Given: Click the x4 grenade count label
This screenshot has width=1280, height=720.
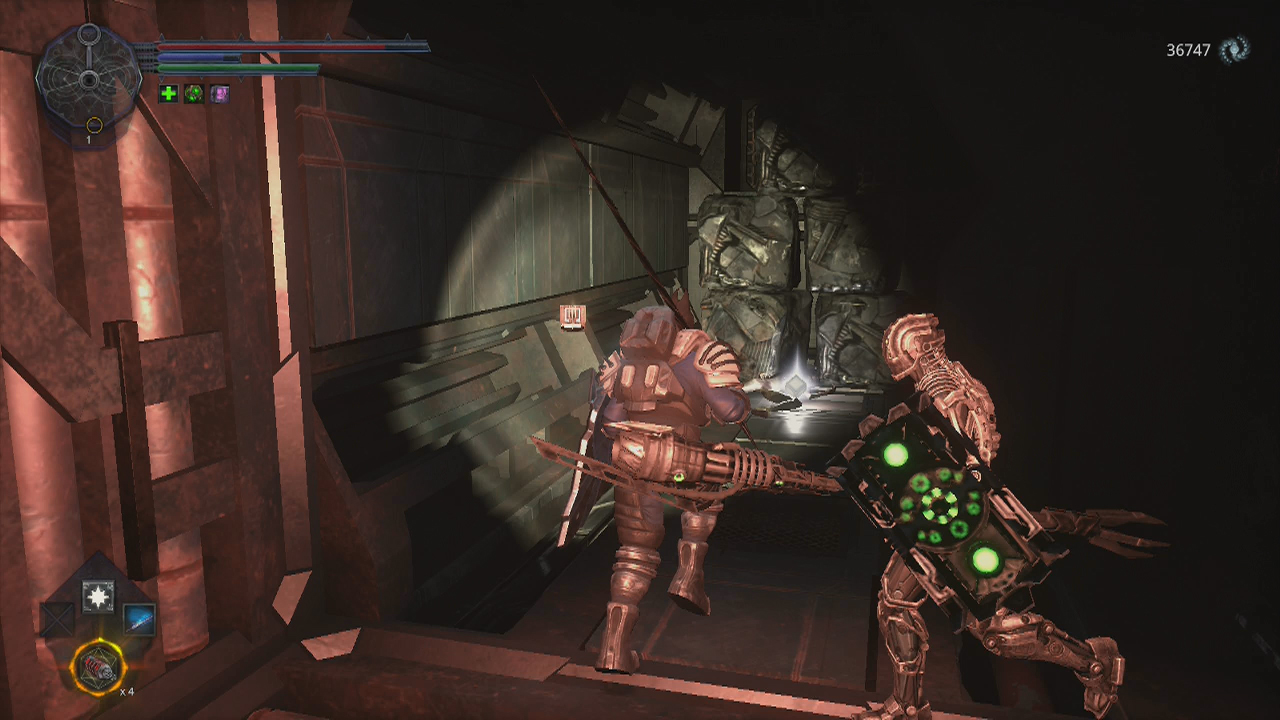Looking at the screenshot, I should click(128, 691).
